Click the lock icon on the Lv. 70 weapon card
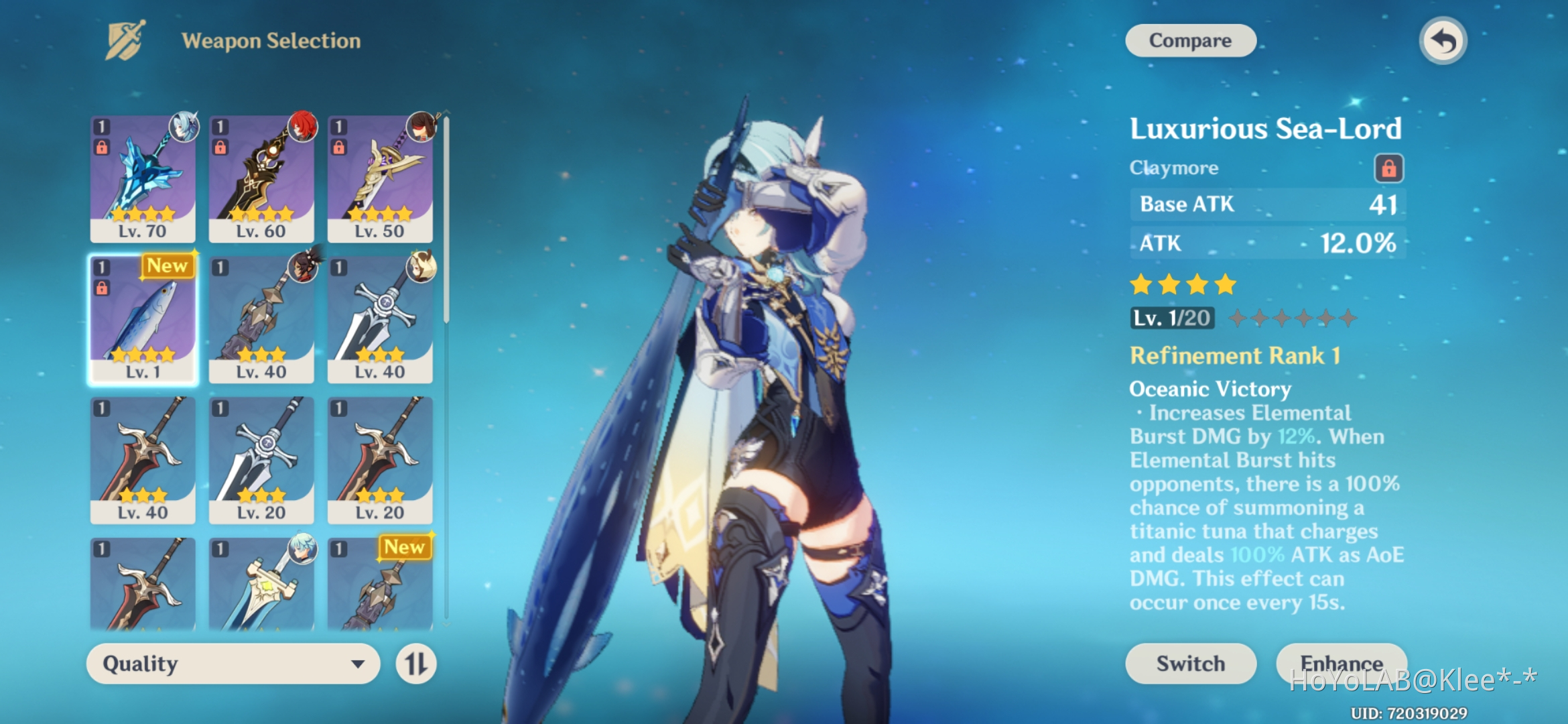The image size is (1568, 724). (x=103, y=147)
